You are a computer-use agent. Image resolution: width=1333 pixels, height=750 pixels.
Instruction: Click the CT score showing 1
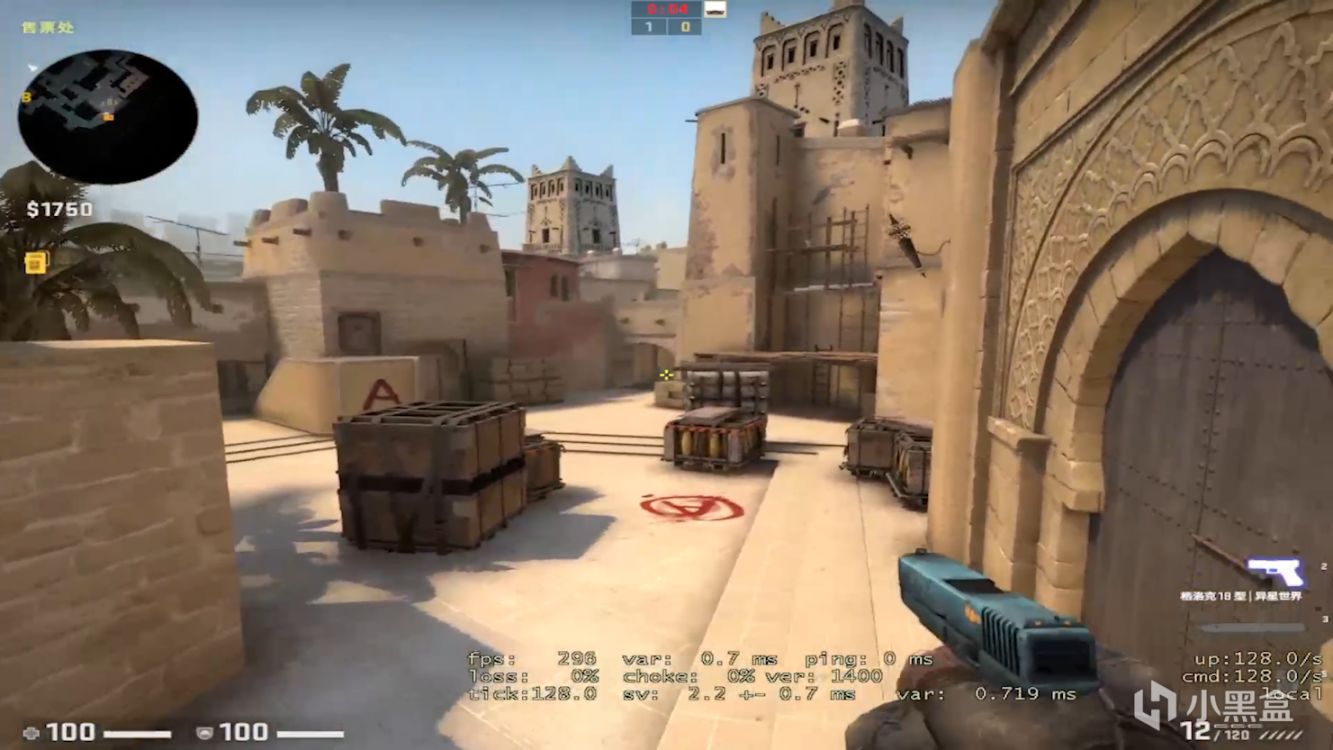(x=649, y=26)
